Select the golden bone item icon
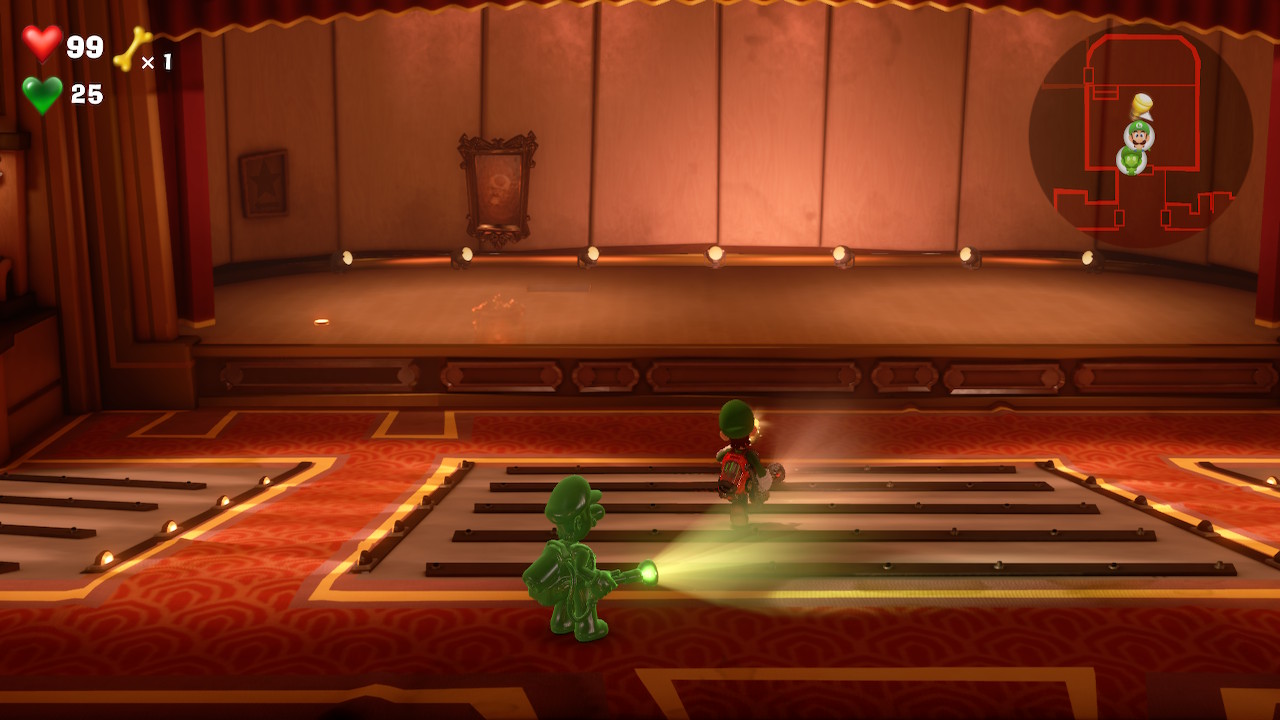Screen dimensions: 1280x720 (132, 49)
